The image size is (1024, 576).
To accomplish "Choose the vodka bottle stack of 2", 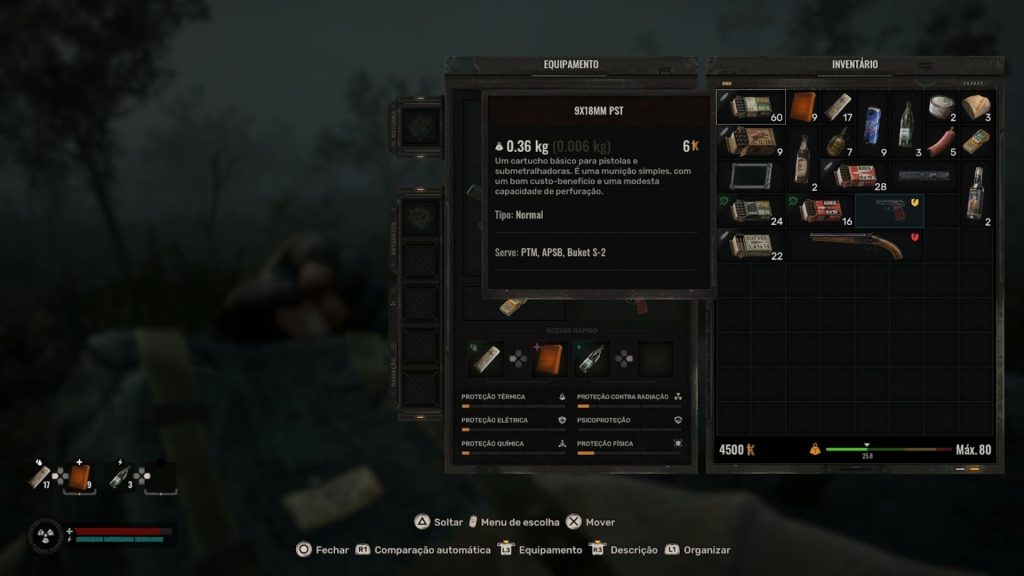I will tap(975, 194).
